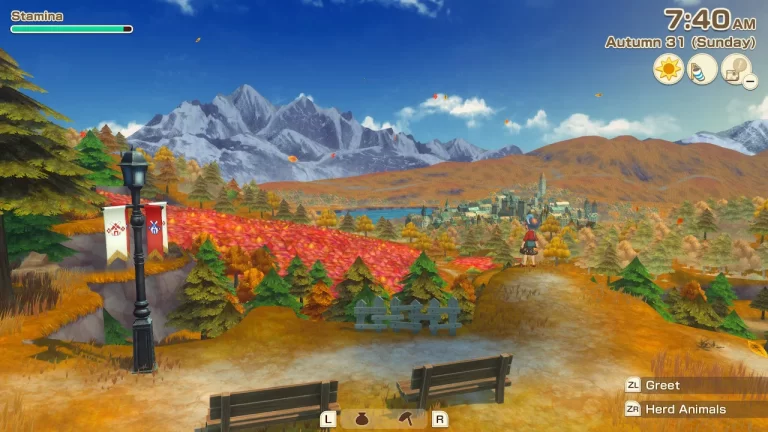This screenshot has width=768, height=432.
Task: Open the map notification icon
Action: pyautogui.click(x=737, y=69)
